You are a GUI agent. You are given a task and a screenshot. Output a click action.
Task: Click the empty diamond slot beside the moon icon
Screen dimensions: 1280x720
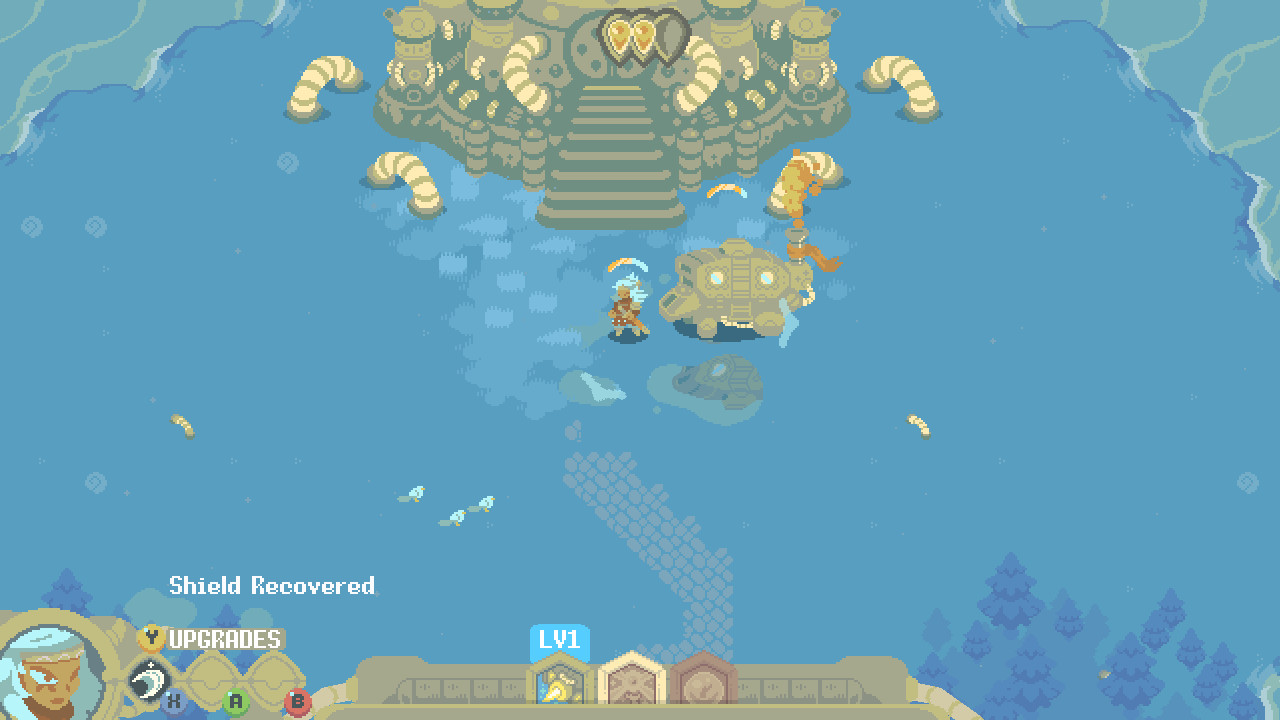click(x=212, y=678)
